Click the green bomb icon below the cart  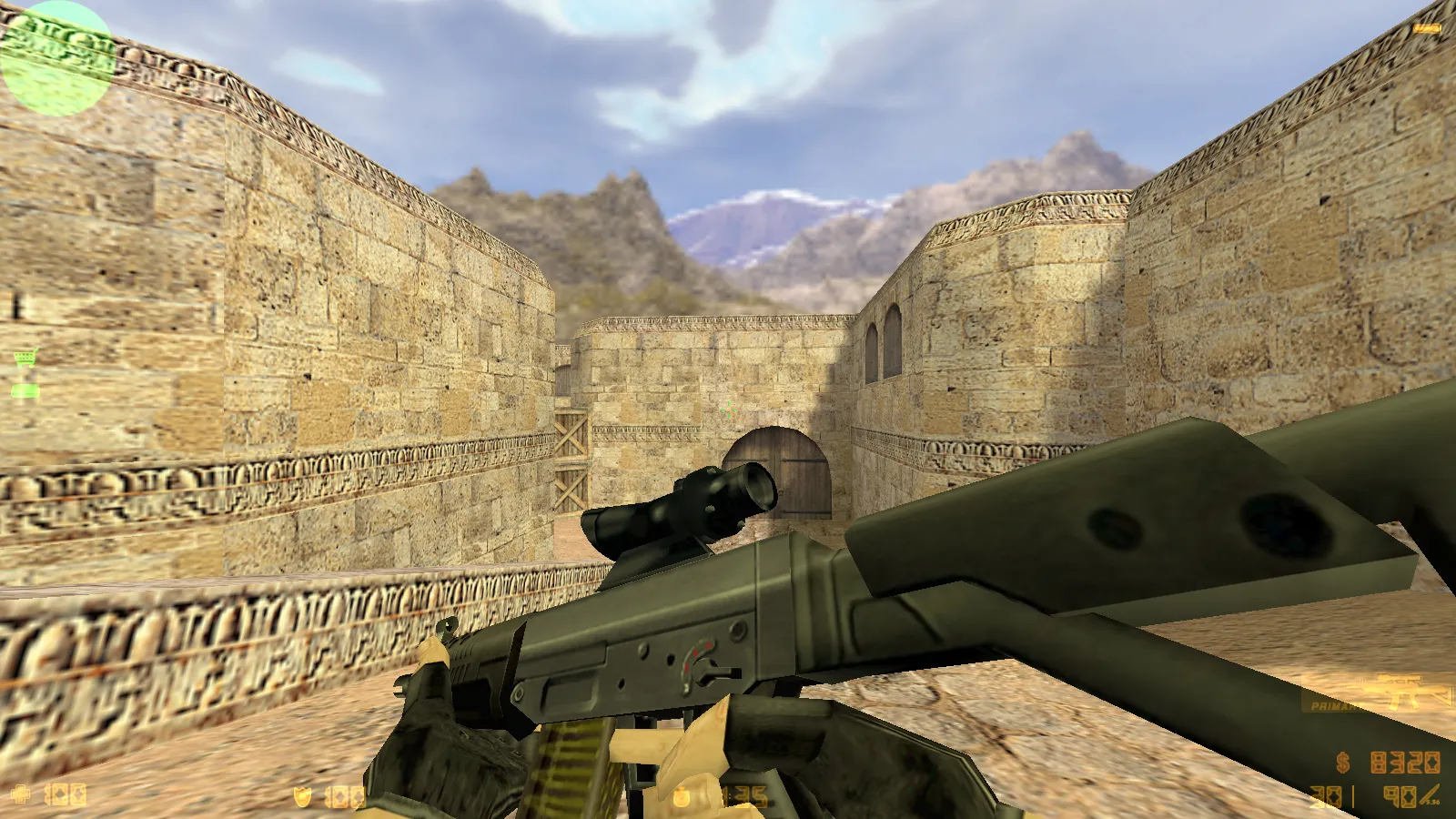25,390
